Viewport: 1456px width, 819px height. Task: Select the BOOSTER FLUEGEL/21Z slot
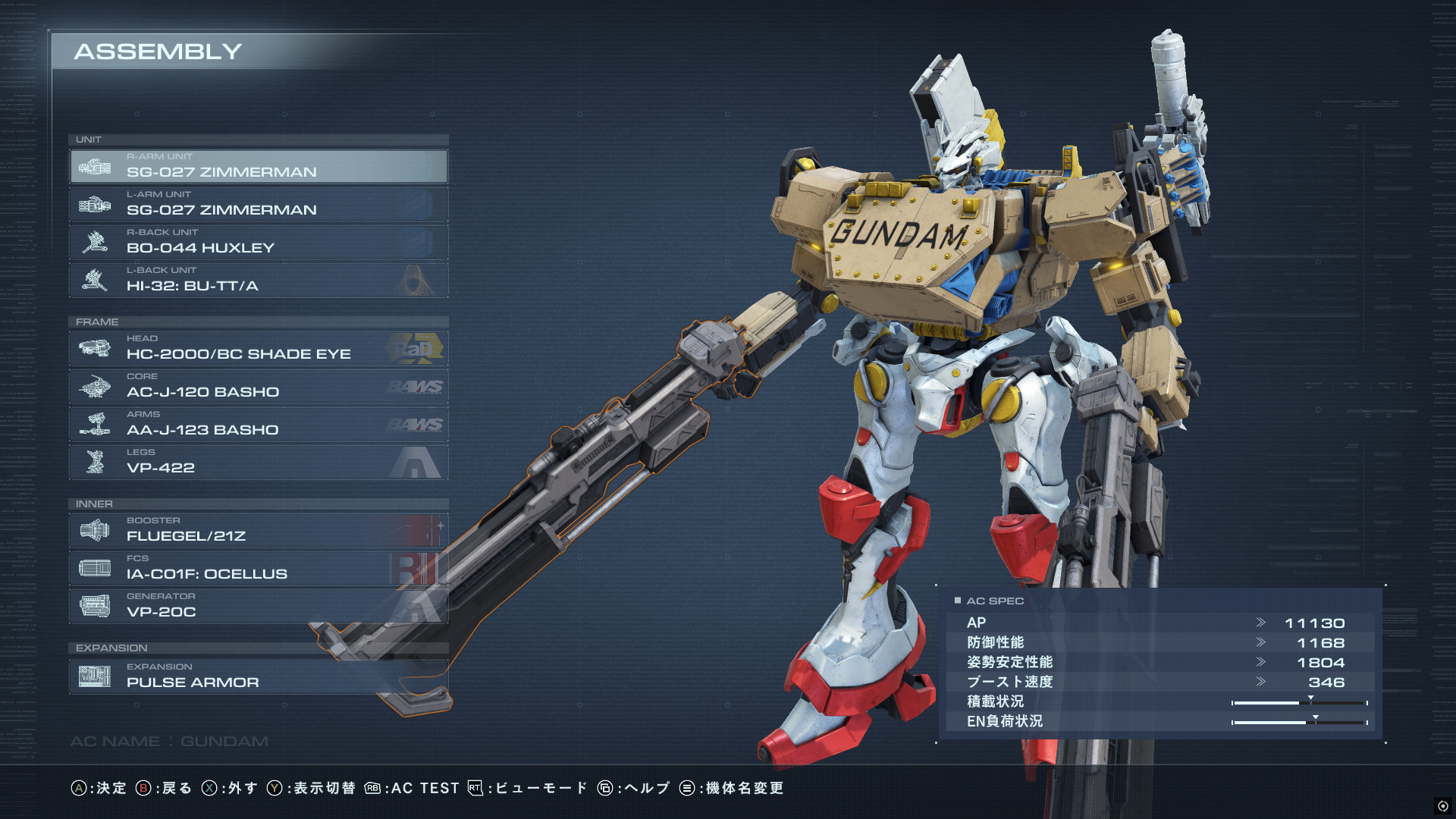click(258, 530)
